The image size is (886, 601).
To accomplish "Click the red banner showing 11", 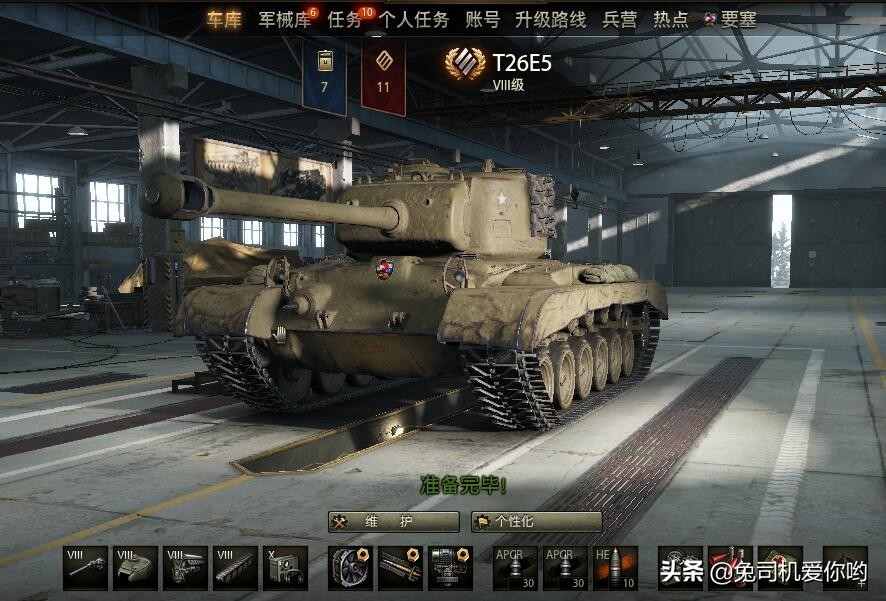I will pyautogui.click(x=383, y=76).
